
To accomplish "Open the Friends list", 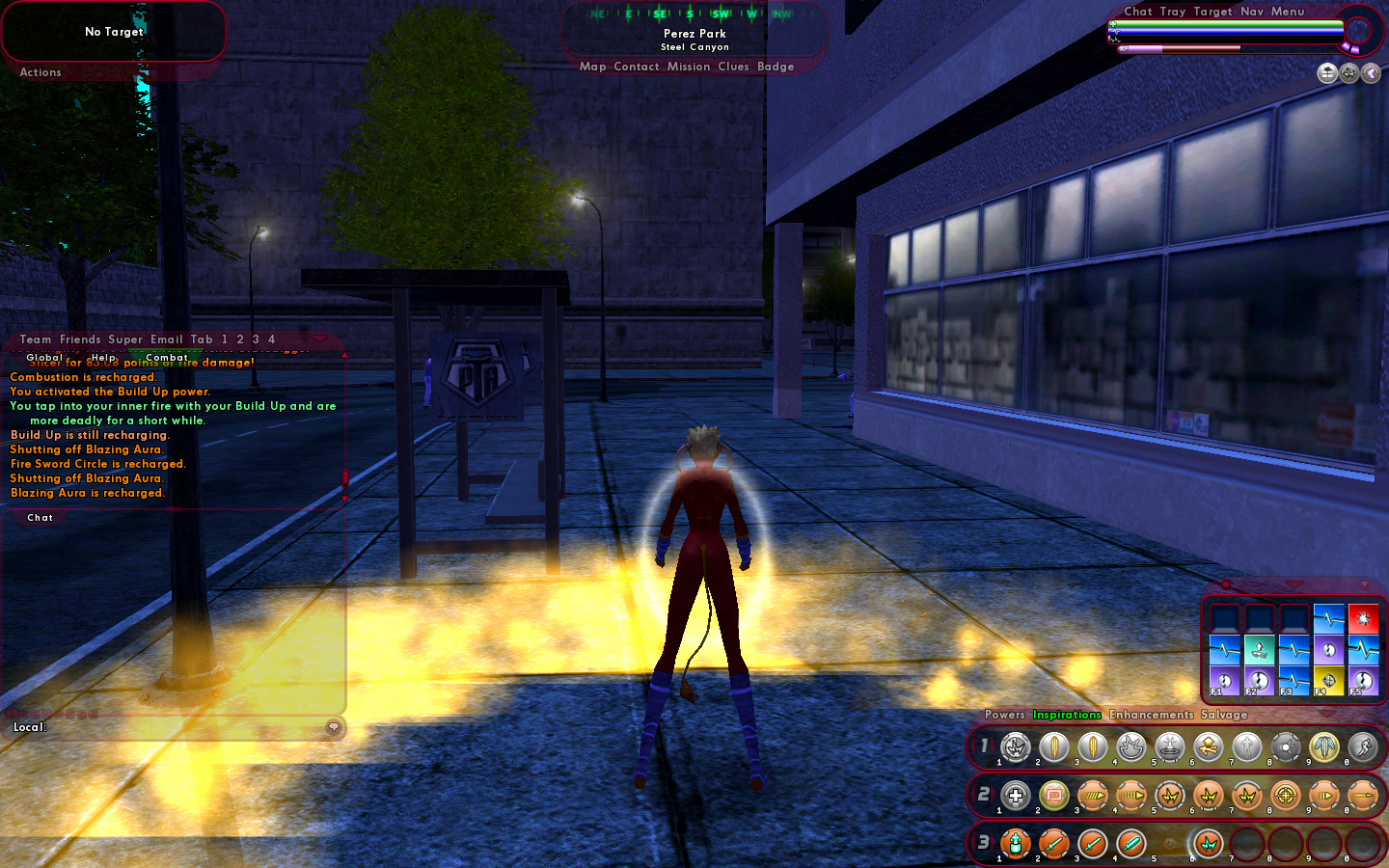I will pos(80,339).
